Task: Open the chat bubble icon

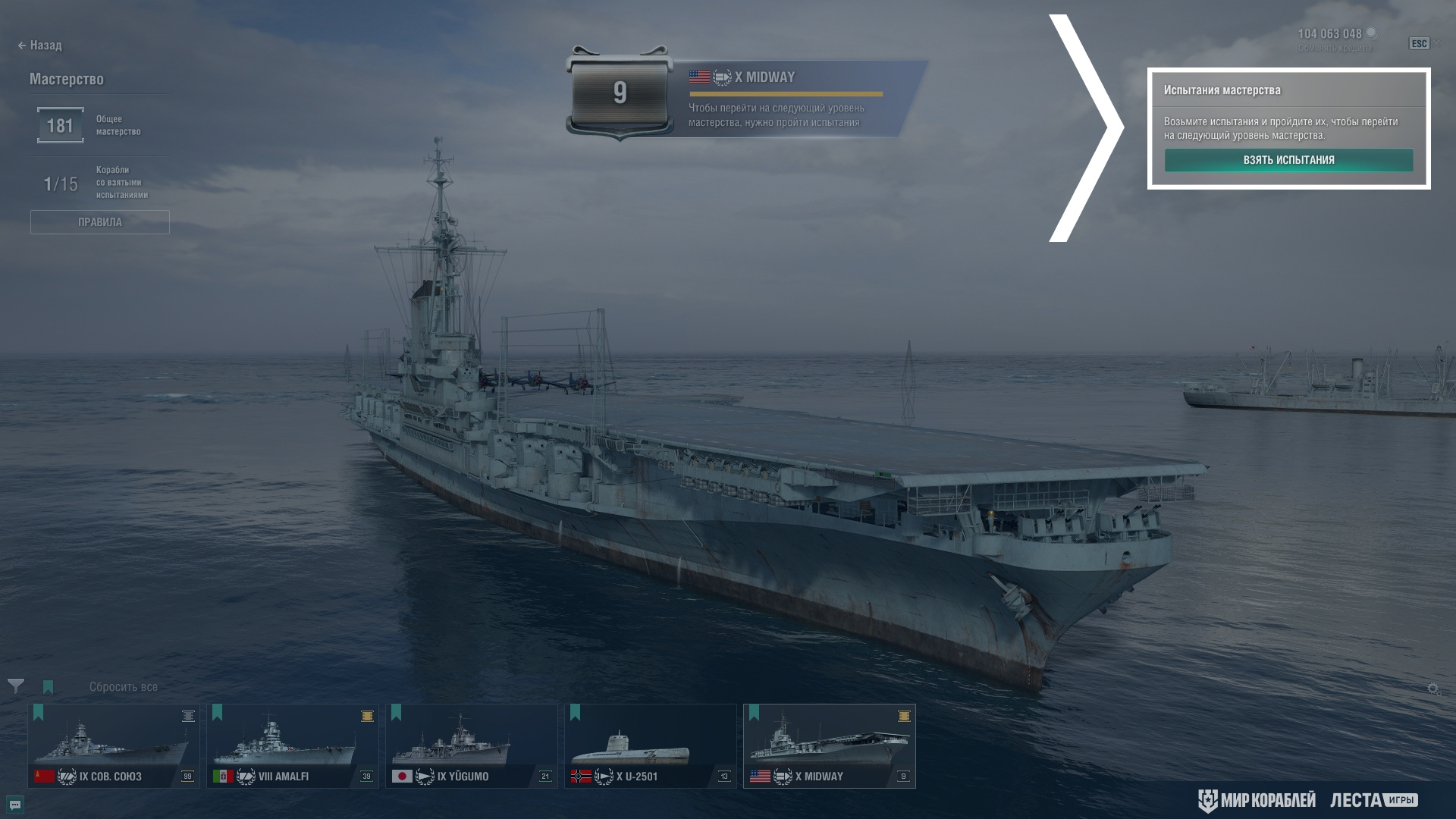Action: (x=15, y=805)
